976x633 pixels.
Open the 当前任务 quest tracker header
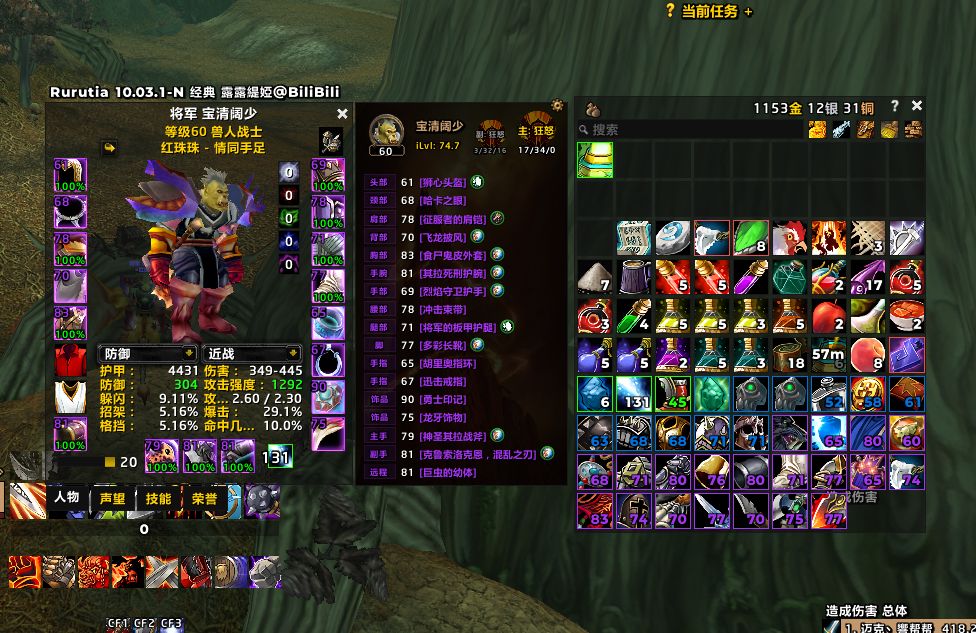click(710, 11)
